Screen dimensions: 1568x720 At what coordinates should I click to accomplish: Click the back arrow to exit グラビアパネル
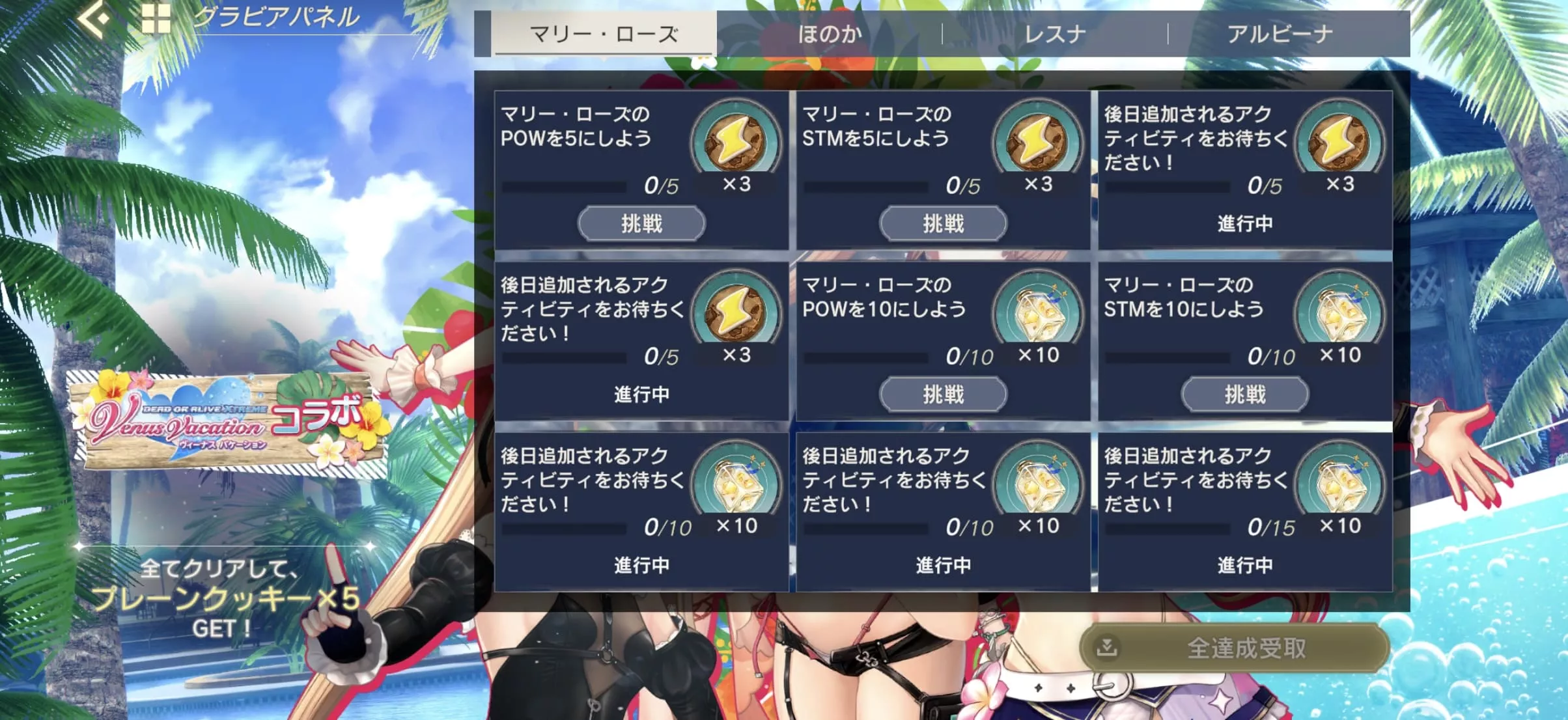(93, 20)
